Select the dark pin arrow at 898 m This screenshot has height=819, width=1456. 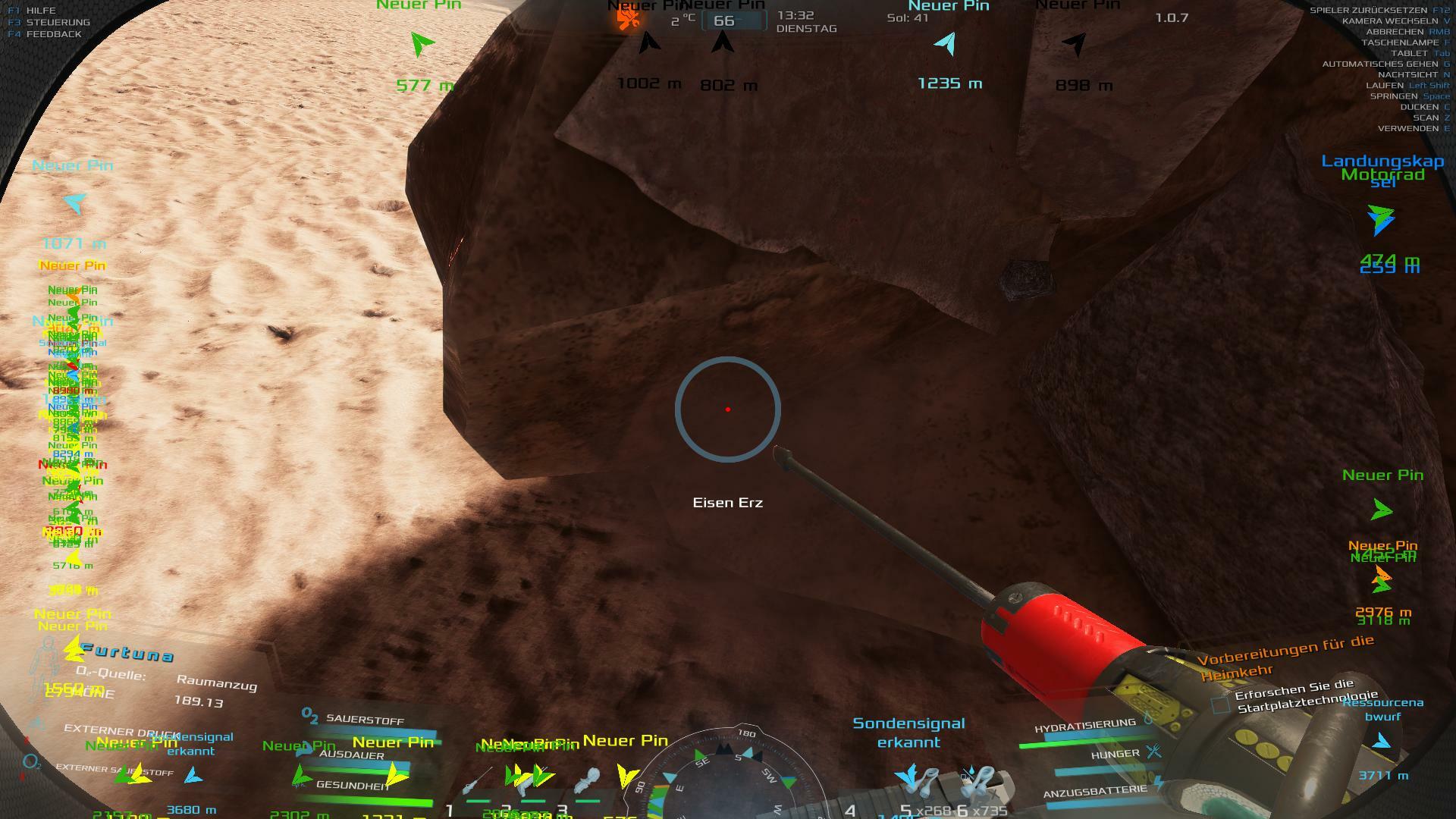click(1075, 44)
